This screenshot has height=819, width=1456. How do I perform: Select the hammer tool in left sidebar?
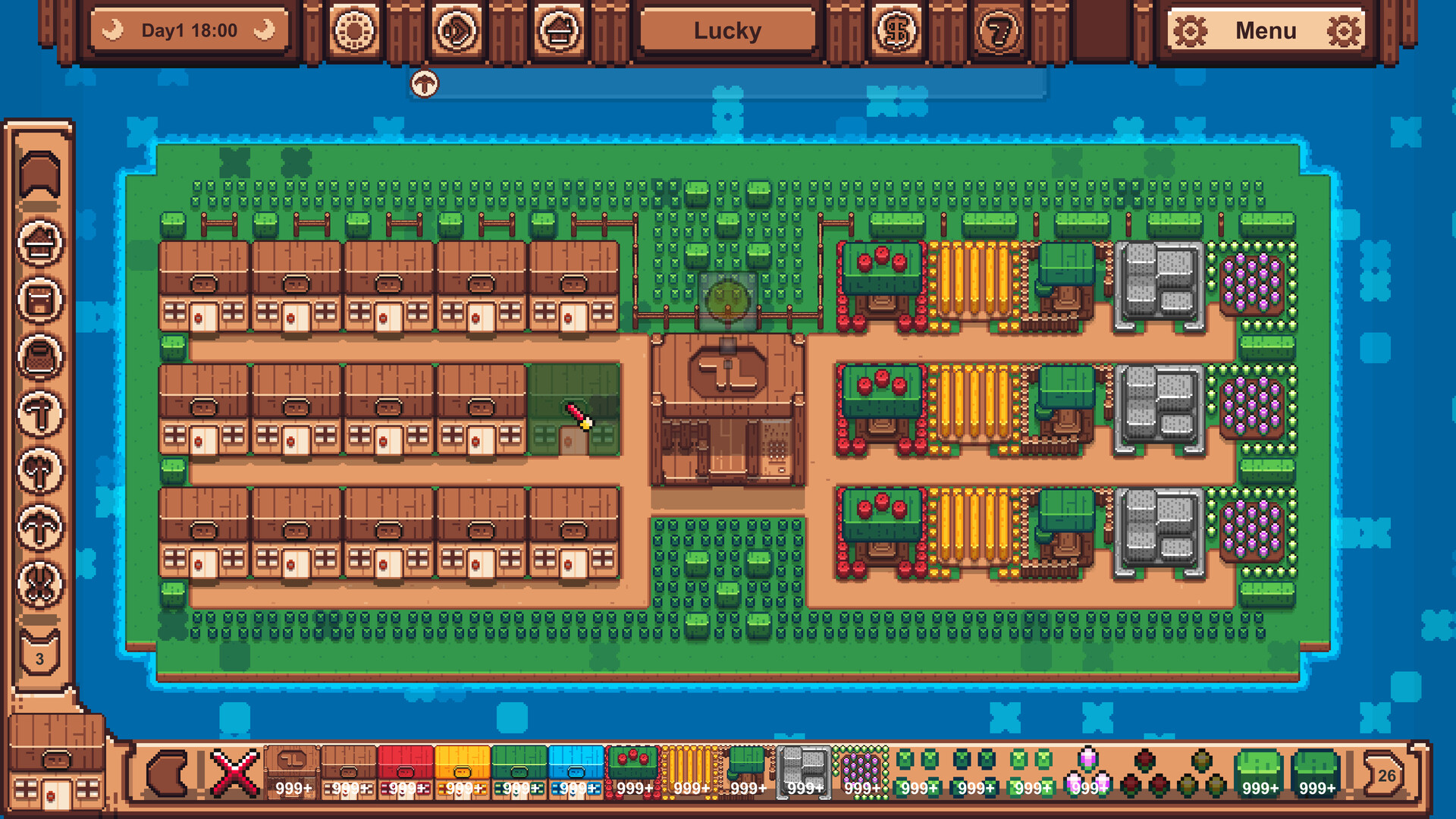click(42, 413)
